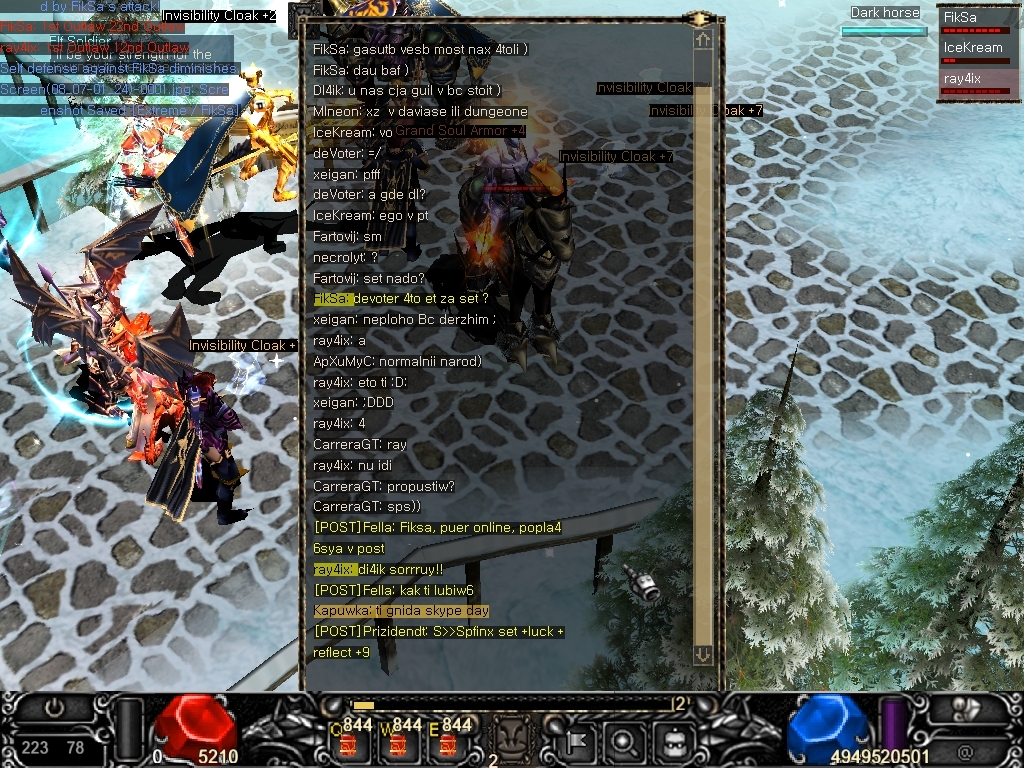Click the chat log scroll-down arrow
The image size is (1024, 768).
click(703, 654)
